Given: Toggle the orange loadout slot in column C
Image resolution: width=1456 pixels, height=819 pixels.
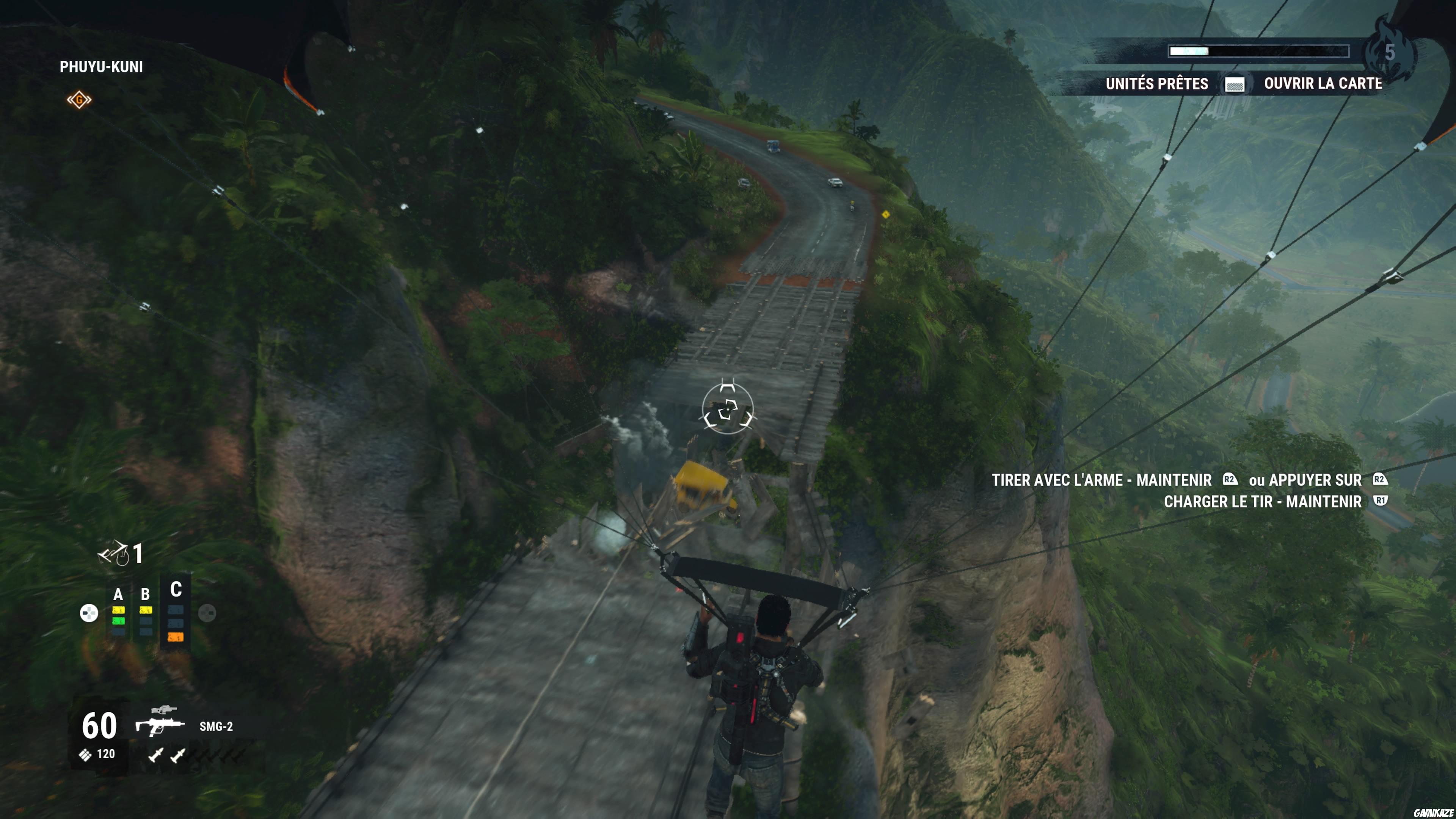Looking at the screenshot, I should 176,637.
